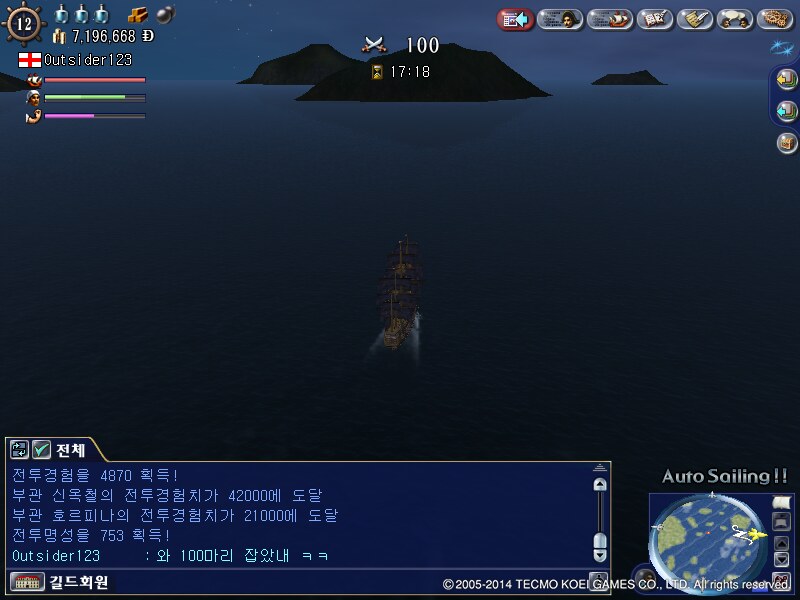This screenshot has height=600, width=800.
Task: Click the minimap's up-arrow button
Action: point(782,542)
